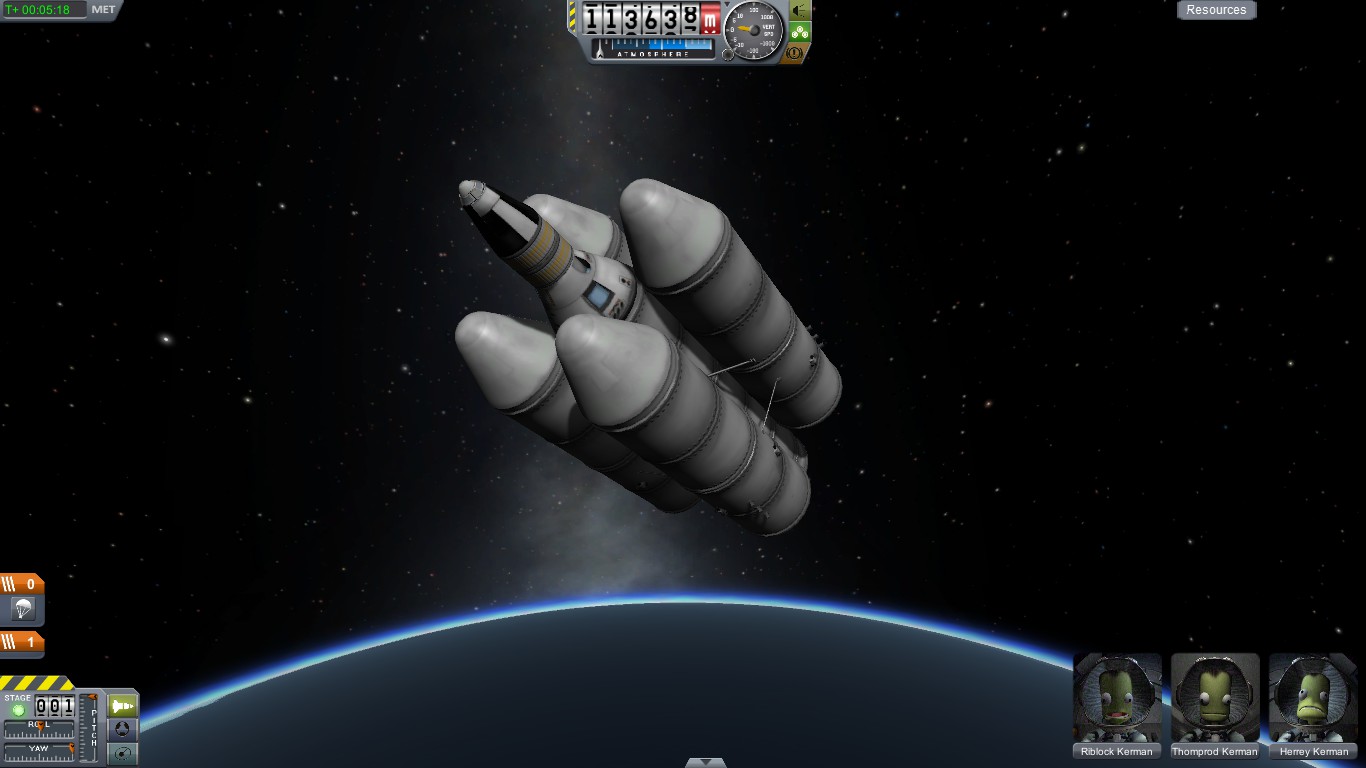The image size is (1366, 768).
Task: Toggle the landing gear button
Action: coord(800,31)
